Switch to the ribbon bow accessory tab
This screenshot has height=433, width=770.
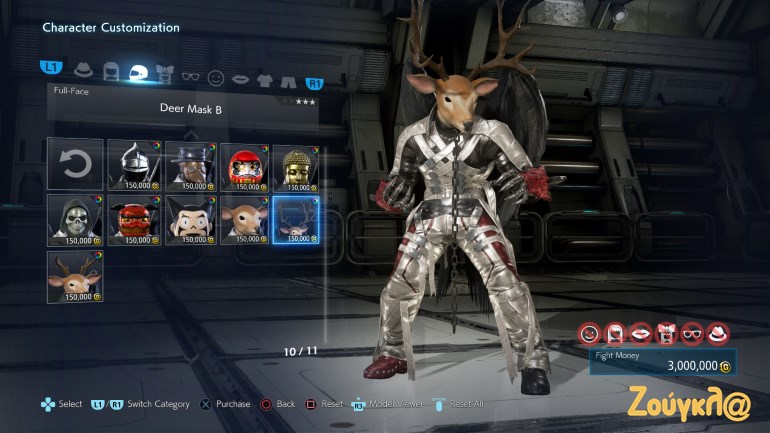tap(166, 71)
